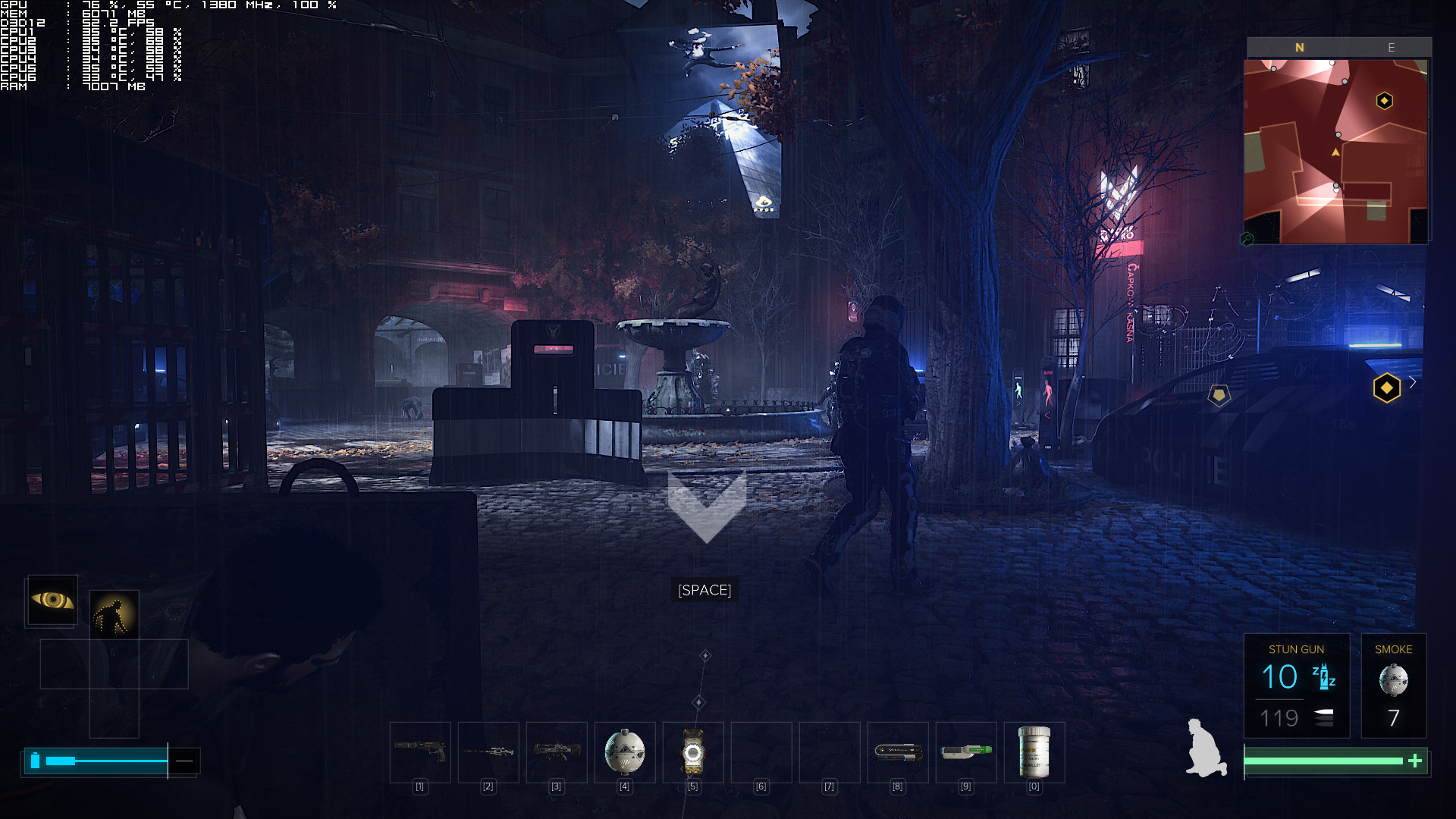Screen dimensions: 1456x819
Task: Use the painkiller bottle in slot 0
Action: pyautogui.click(x=1034, y=752)
